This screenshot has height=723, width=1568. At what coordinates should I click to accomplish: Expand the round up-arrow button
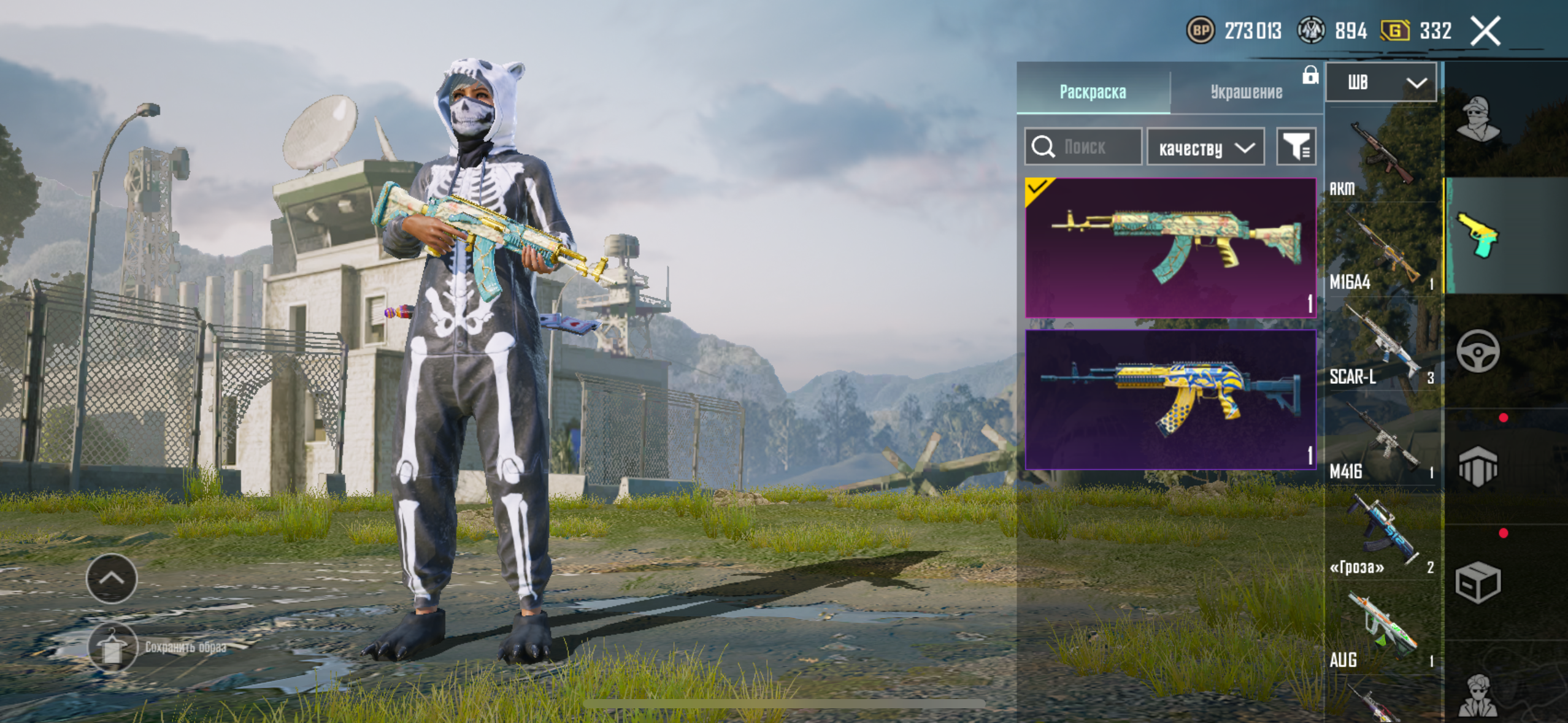click(x=112, y=578)
